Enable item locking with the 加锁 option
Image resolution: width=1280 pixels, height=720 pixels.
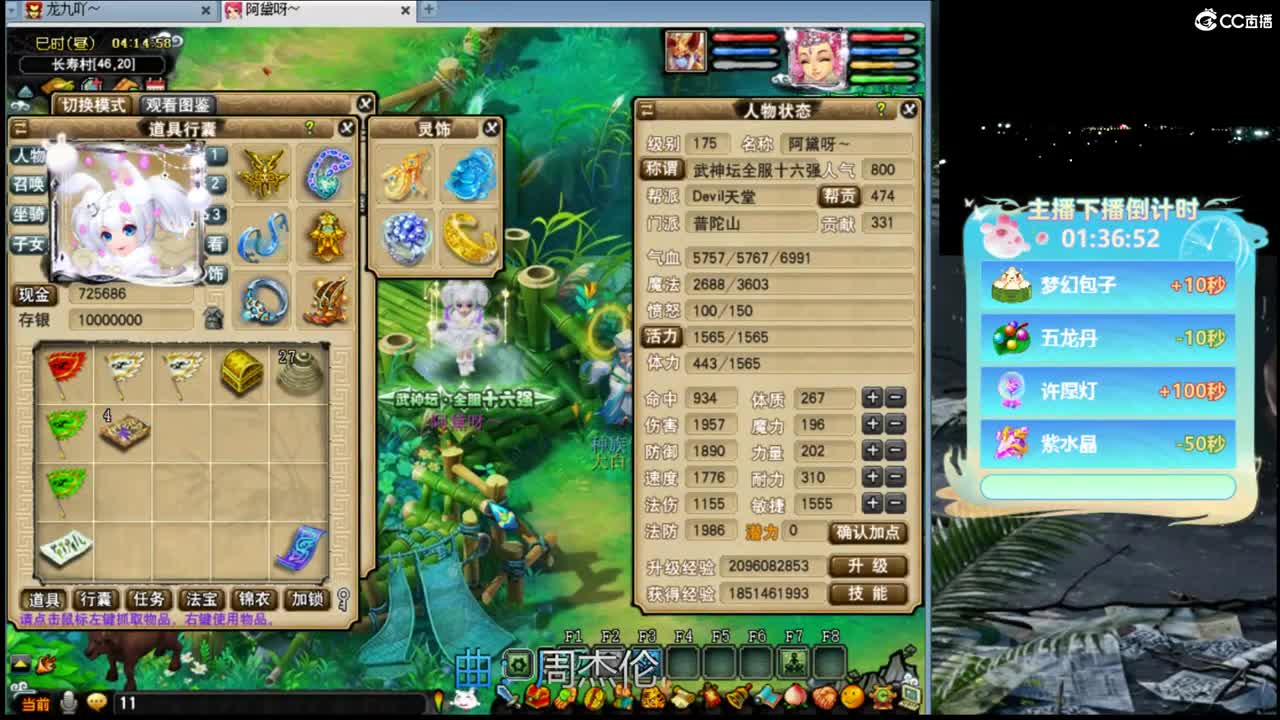point(306,600)
